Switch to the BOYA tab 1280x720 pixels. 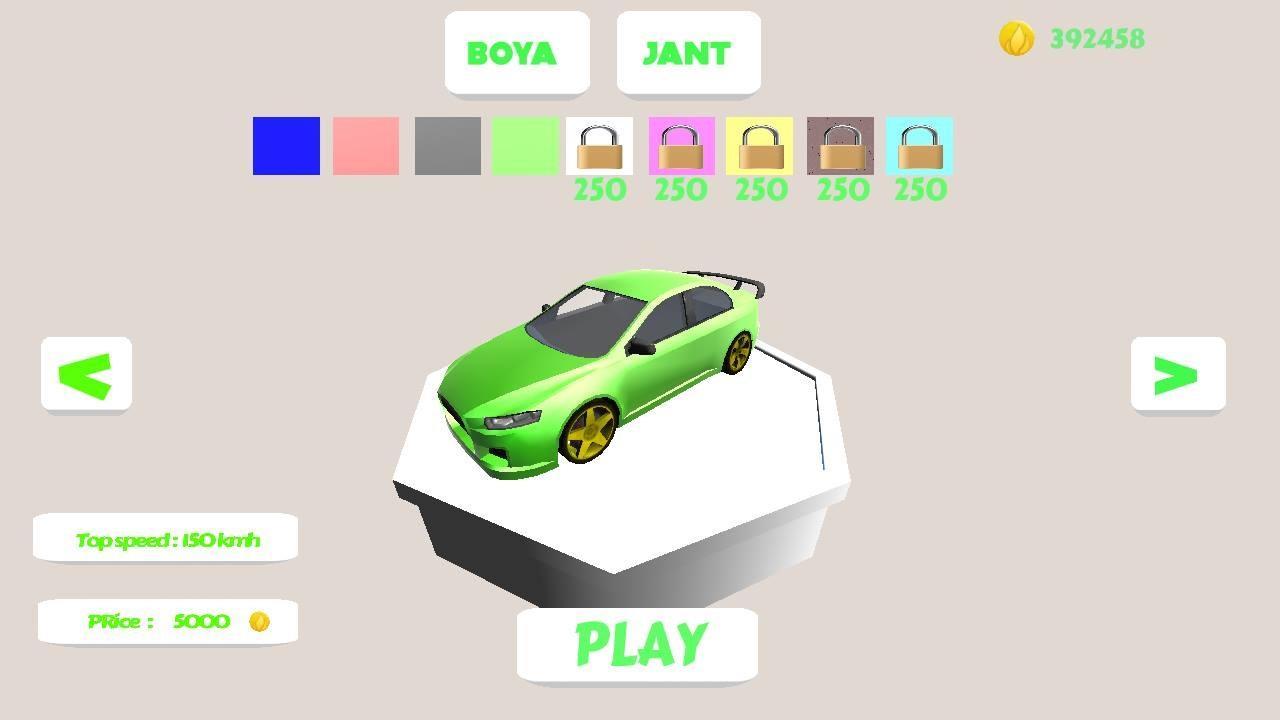517,53
